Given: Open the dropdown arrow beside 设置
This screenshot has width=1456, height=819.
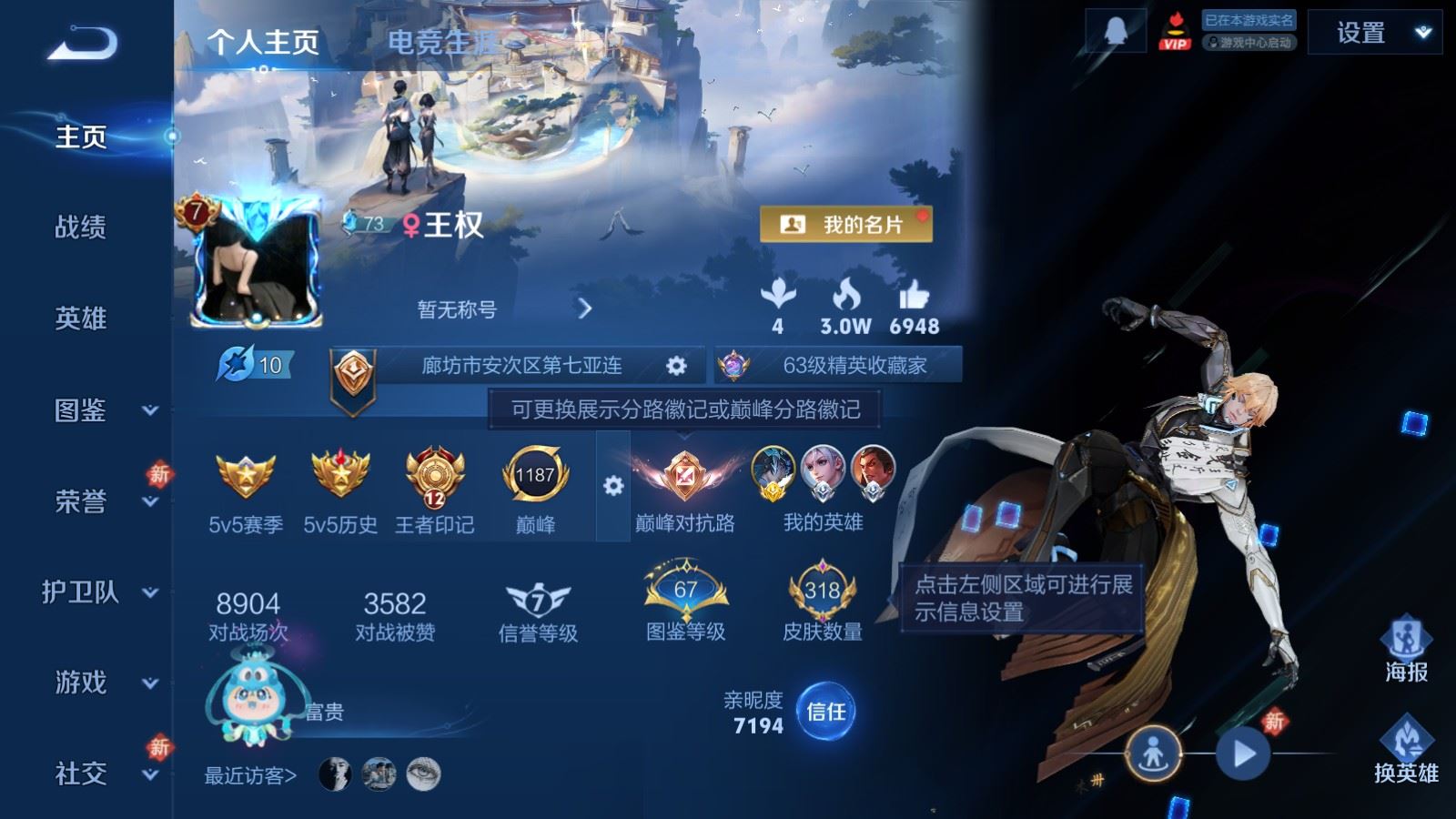Looking at the screenshot, I should [1421, 31].
